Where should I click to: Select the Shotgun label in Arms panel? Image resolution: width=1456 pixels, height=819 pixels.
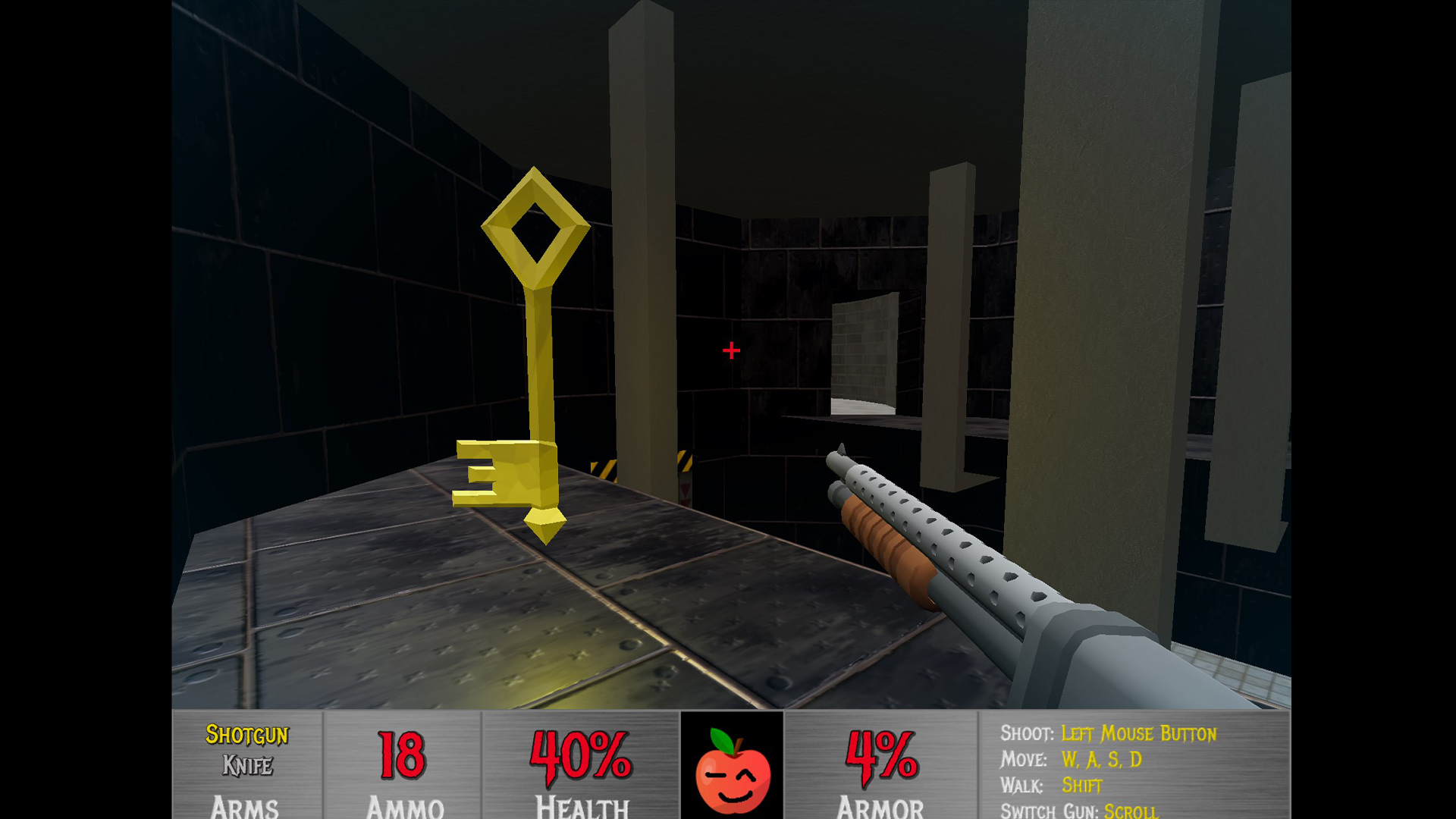pos(247,733)
